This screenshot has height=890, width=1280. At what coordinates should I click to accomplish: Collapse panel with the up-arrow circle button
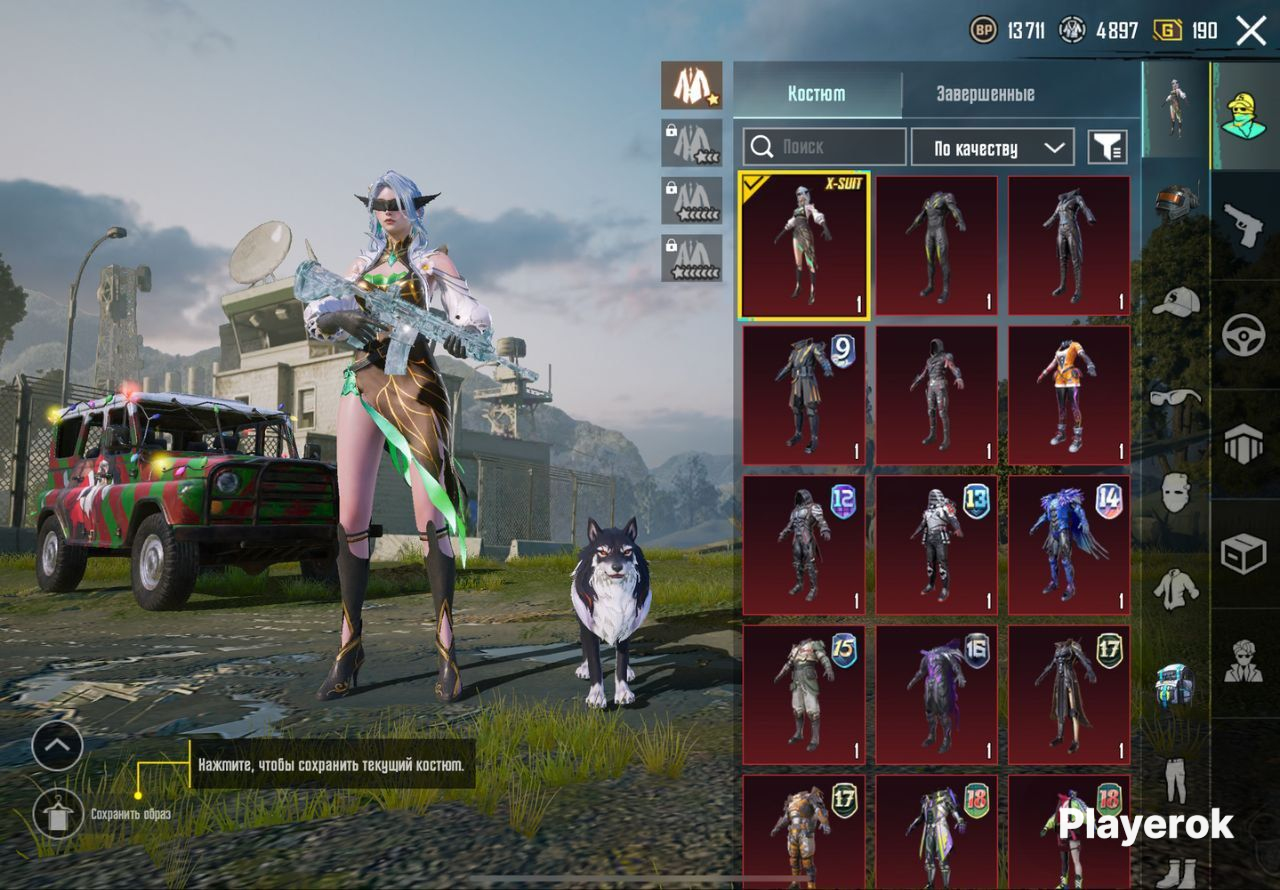(x=57, y=746)
